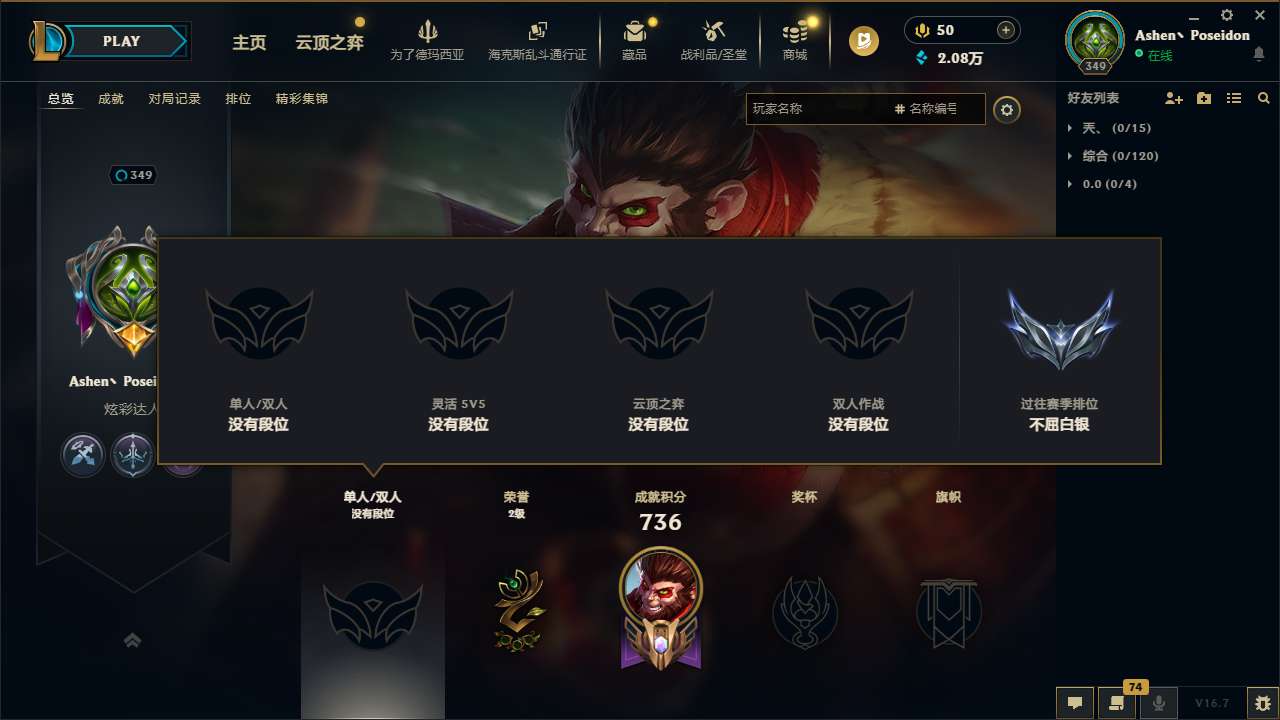Open the Collection (藏品) panel
The width and height of the screenshot is (1280, 720).
(635, 40)
